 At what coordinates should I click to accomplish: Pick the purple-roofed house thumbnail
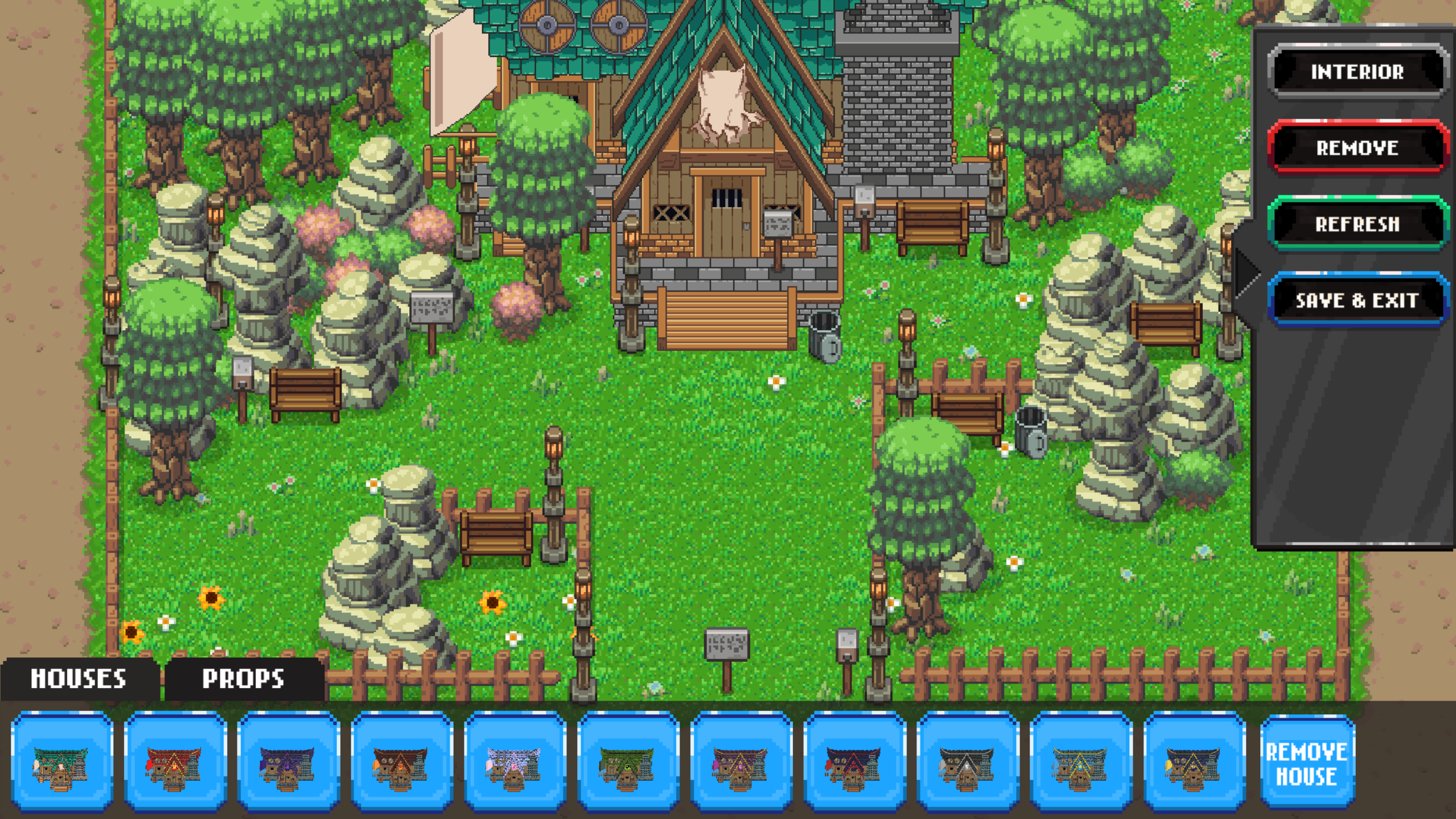tap(288, 762)
